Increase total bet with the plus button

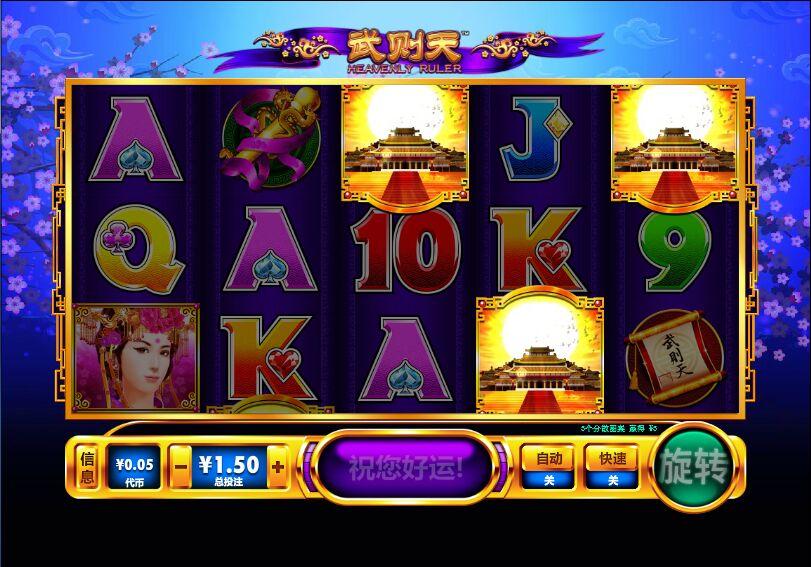point(277,466)
